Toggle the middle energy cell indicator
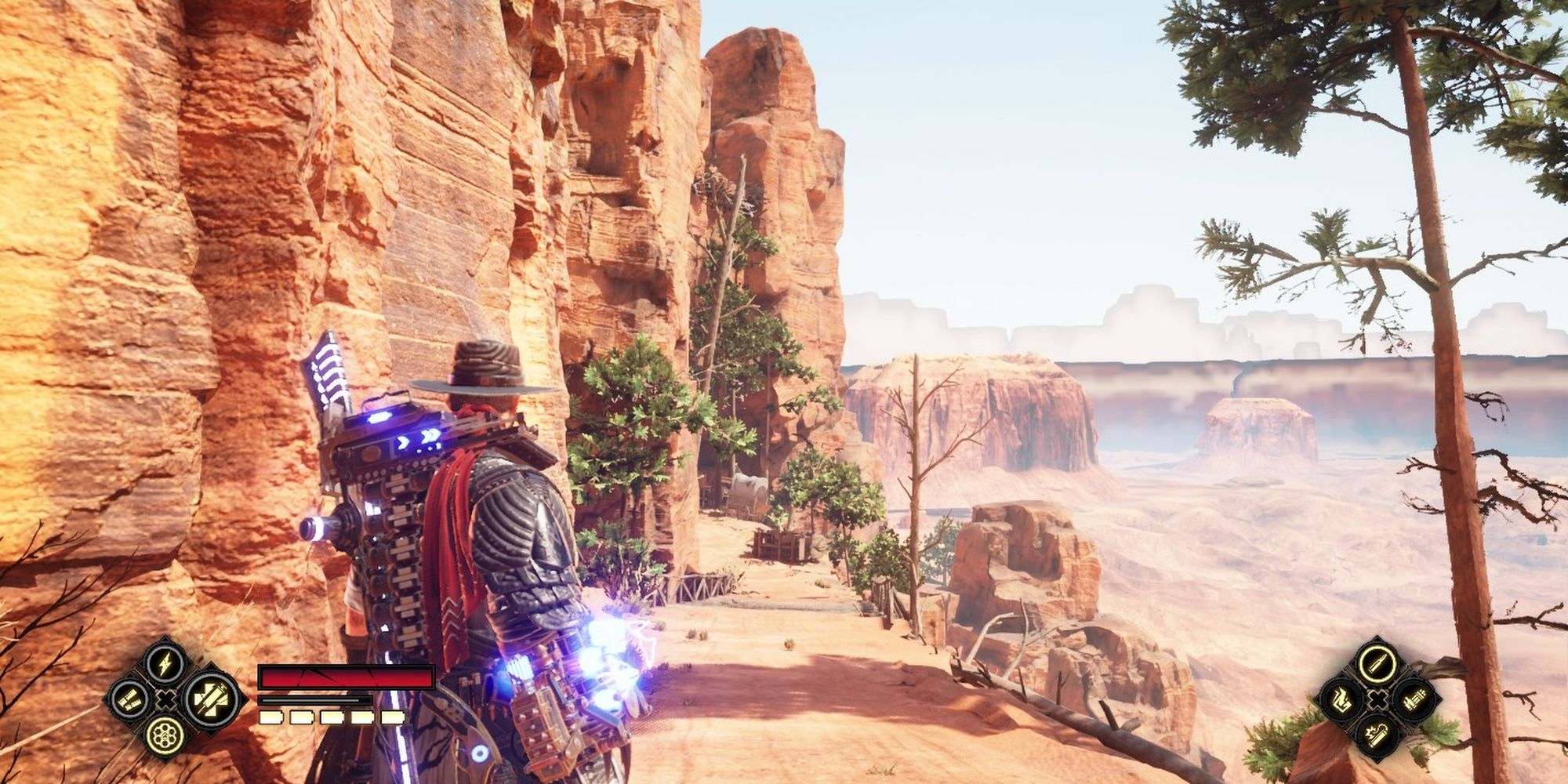Screen dimensions: 1568x784 tap(332, 717)
